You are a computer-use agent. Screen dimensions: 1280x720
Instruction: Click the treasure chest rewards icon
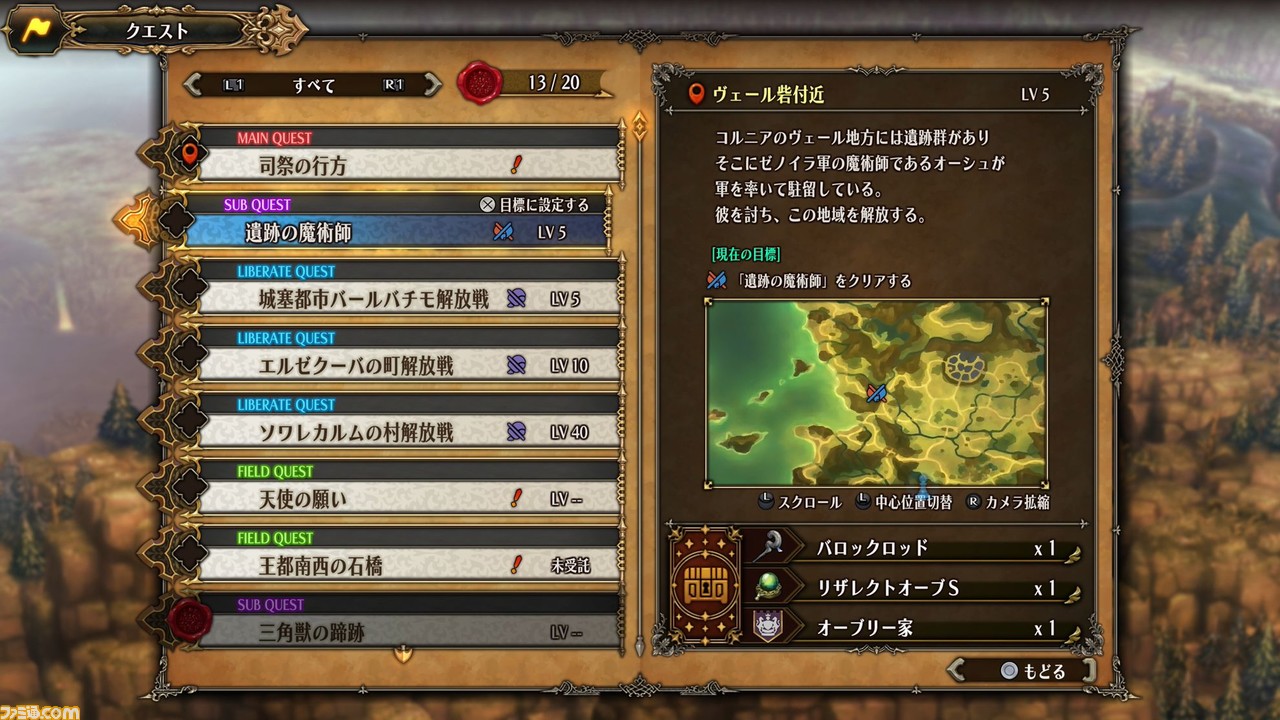705,587
